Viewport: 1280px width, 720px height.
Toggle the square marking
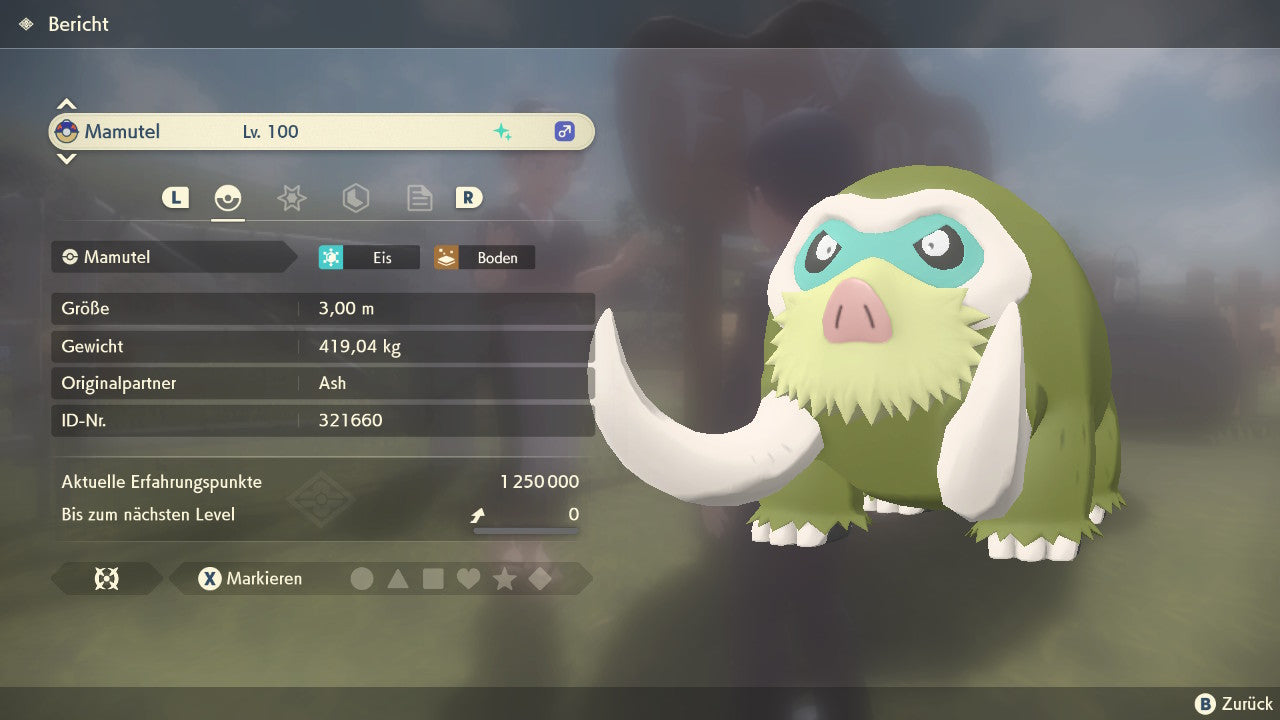433,578
